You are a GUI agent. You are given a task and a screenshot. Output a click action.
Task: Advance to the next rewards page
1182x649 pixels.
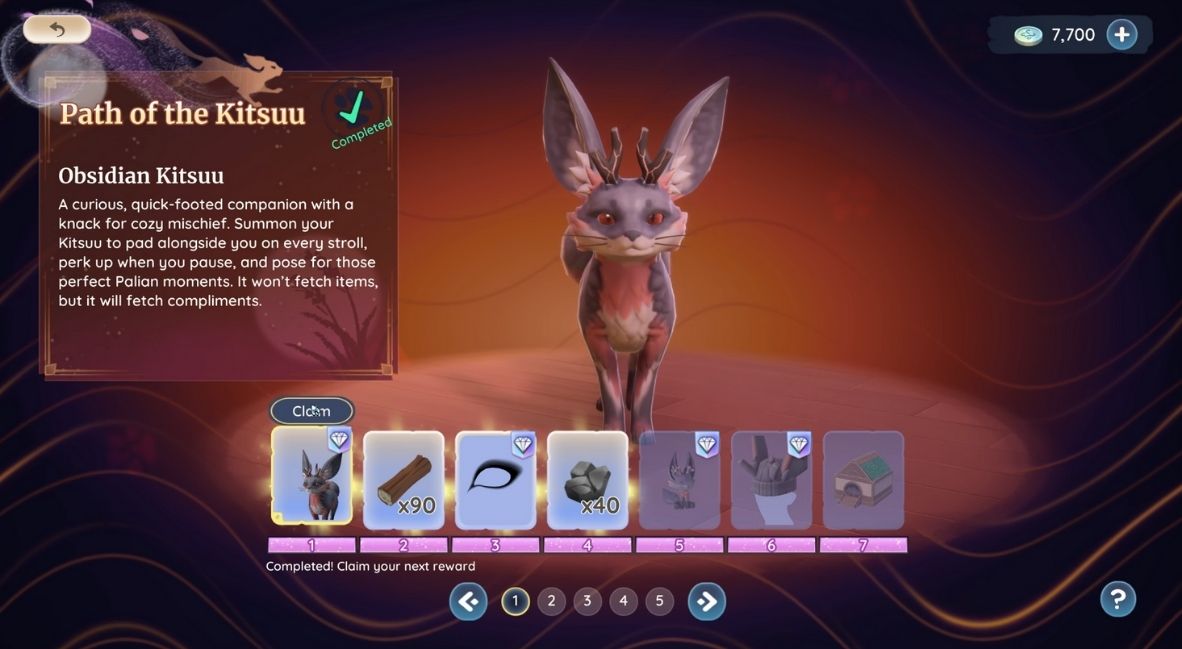click(707, 601)
